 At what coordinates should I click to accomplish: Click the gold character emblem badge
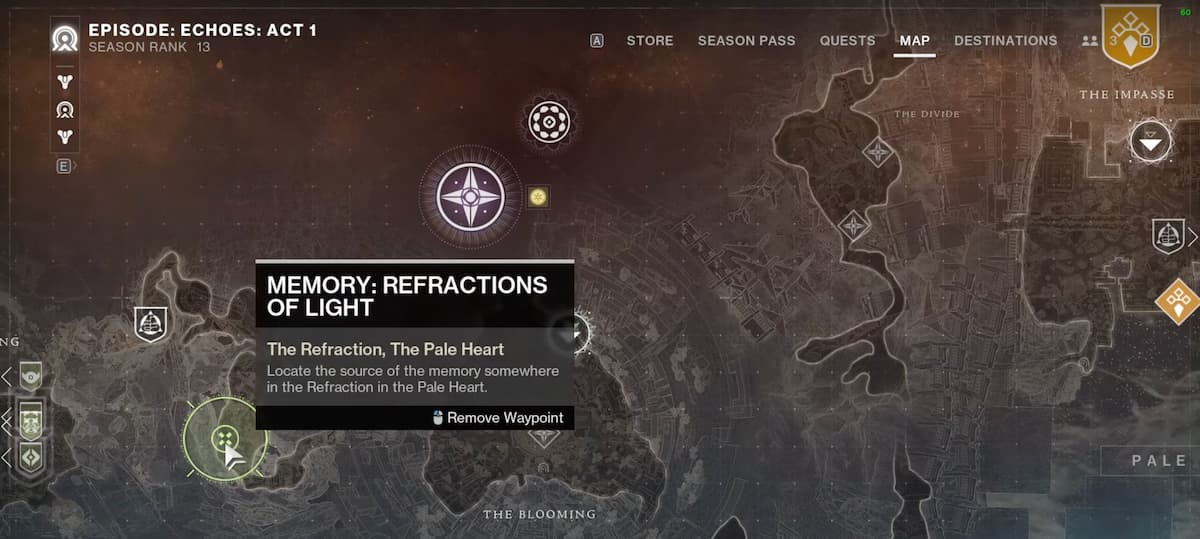[x=1129, y=36]
